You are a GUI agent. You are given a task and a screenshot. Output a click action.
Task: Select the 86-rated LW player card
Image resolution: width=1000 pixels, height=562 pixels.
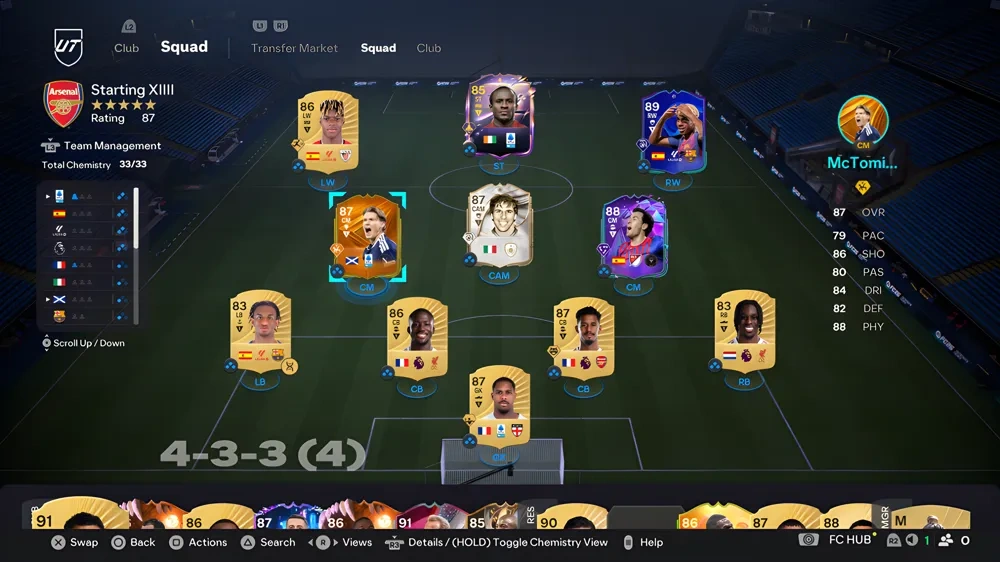(x=327, y=131)
